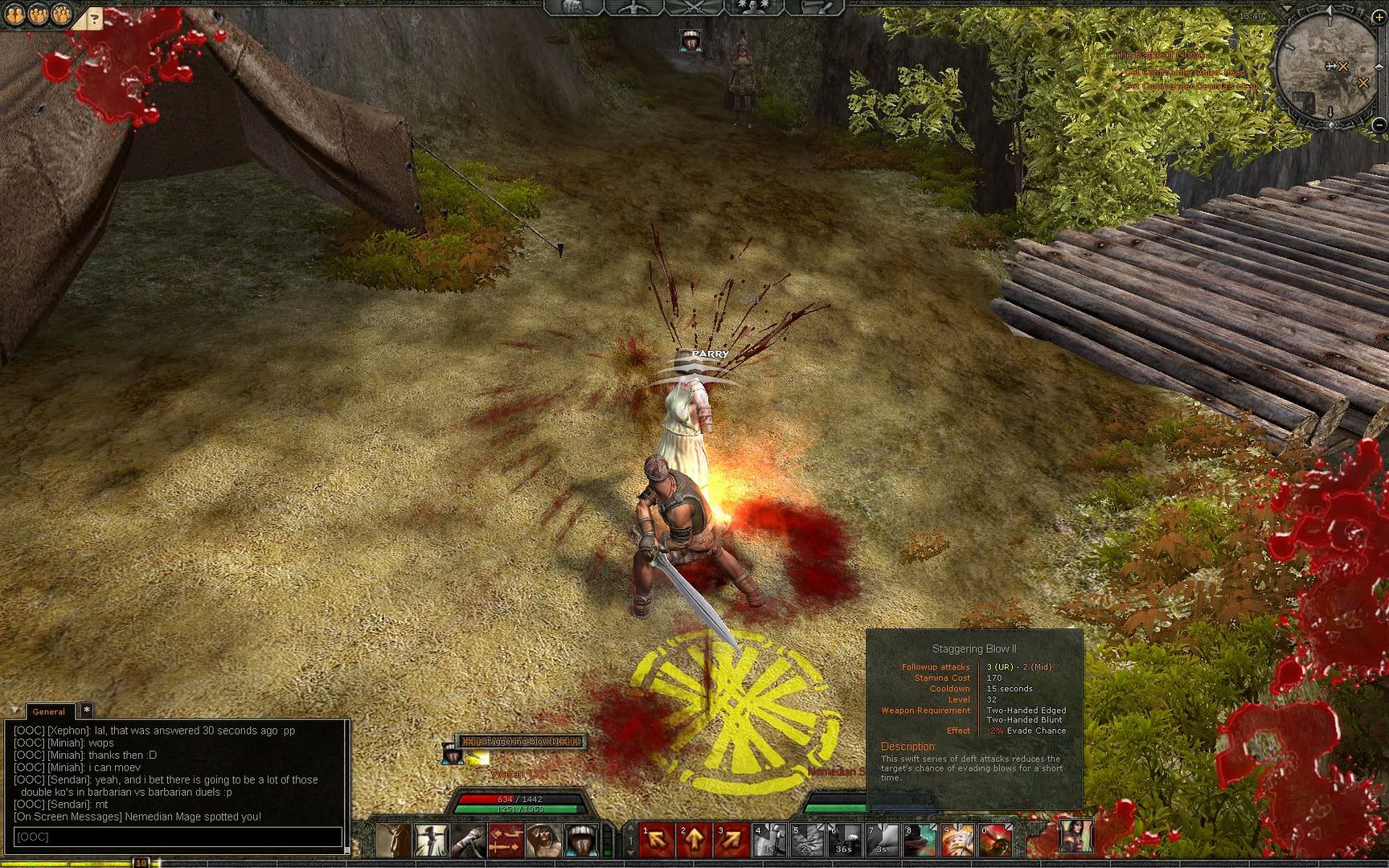Open the female character portrait beside the hotbar
1389x868 pixels.
click(1076, 837)
